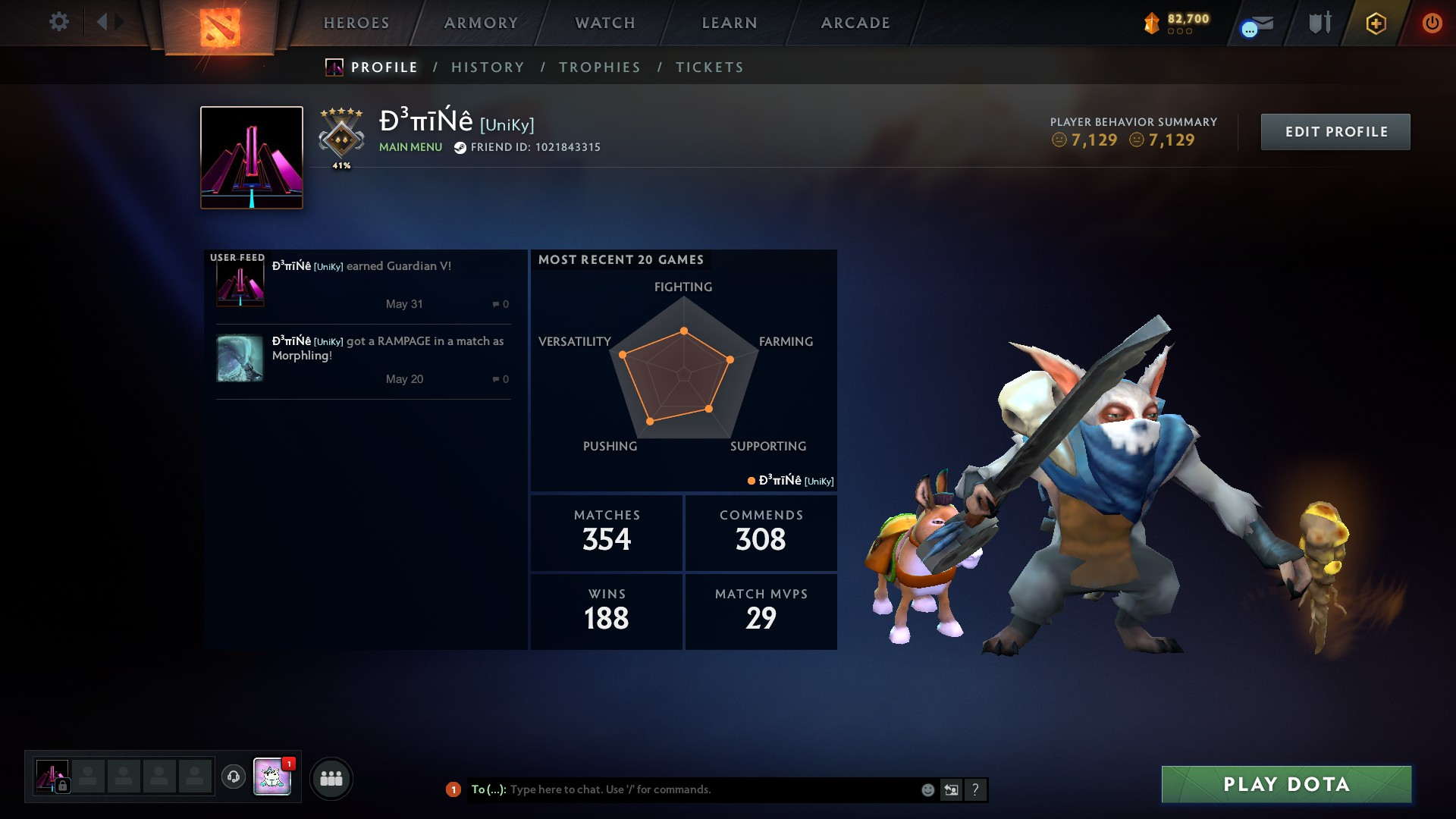Switch to the History tab

tap(488, 67)
